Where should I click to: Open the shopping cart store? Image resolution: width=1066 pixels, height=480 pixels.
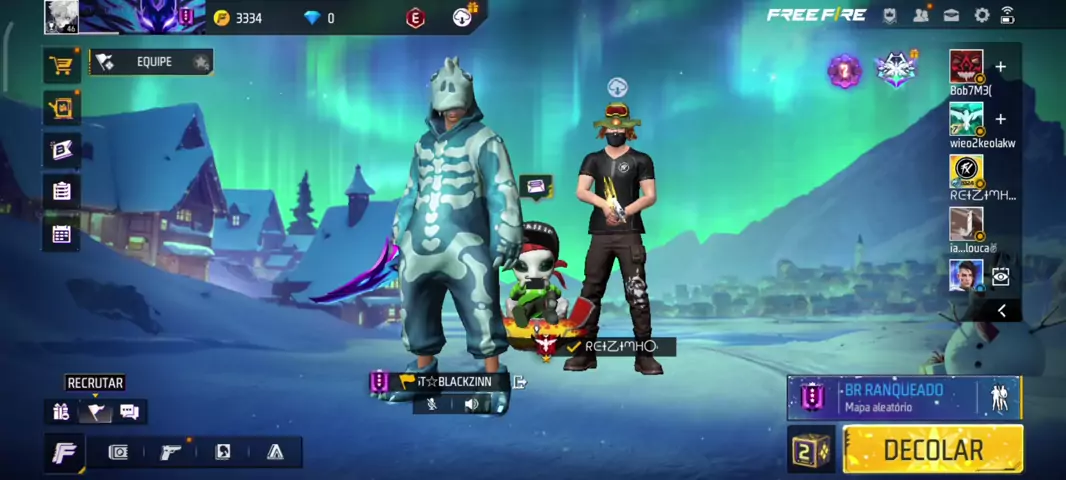pyautogui.click(x=62, y=66)
